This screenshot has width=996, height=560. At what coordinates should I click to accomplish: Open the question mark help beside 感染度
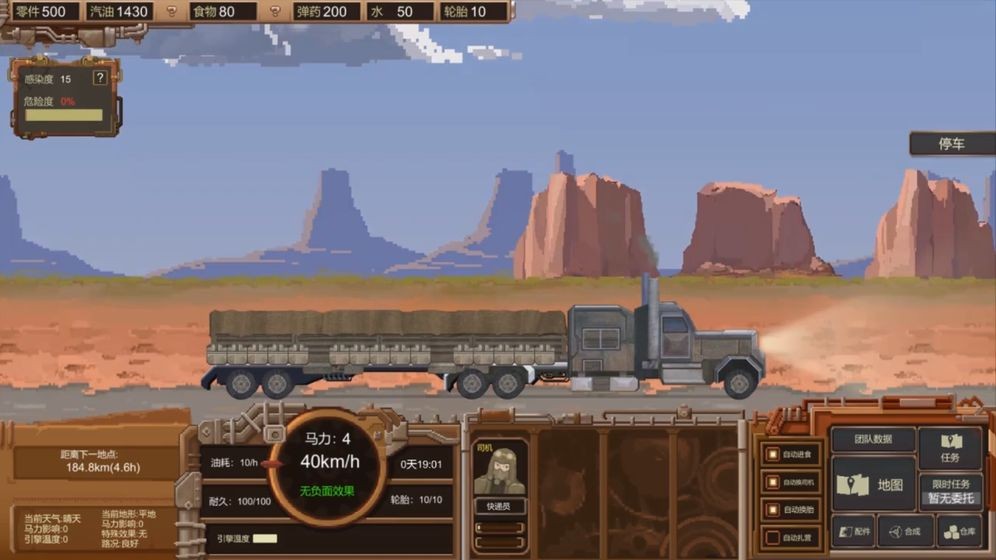(99, 78)
